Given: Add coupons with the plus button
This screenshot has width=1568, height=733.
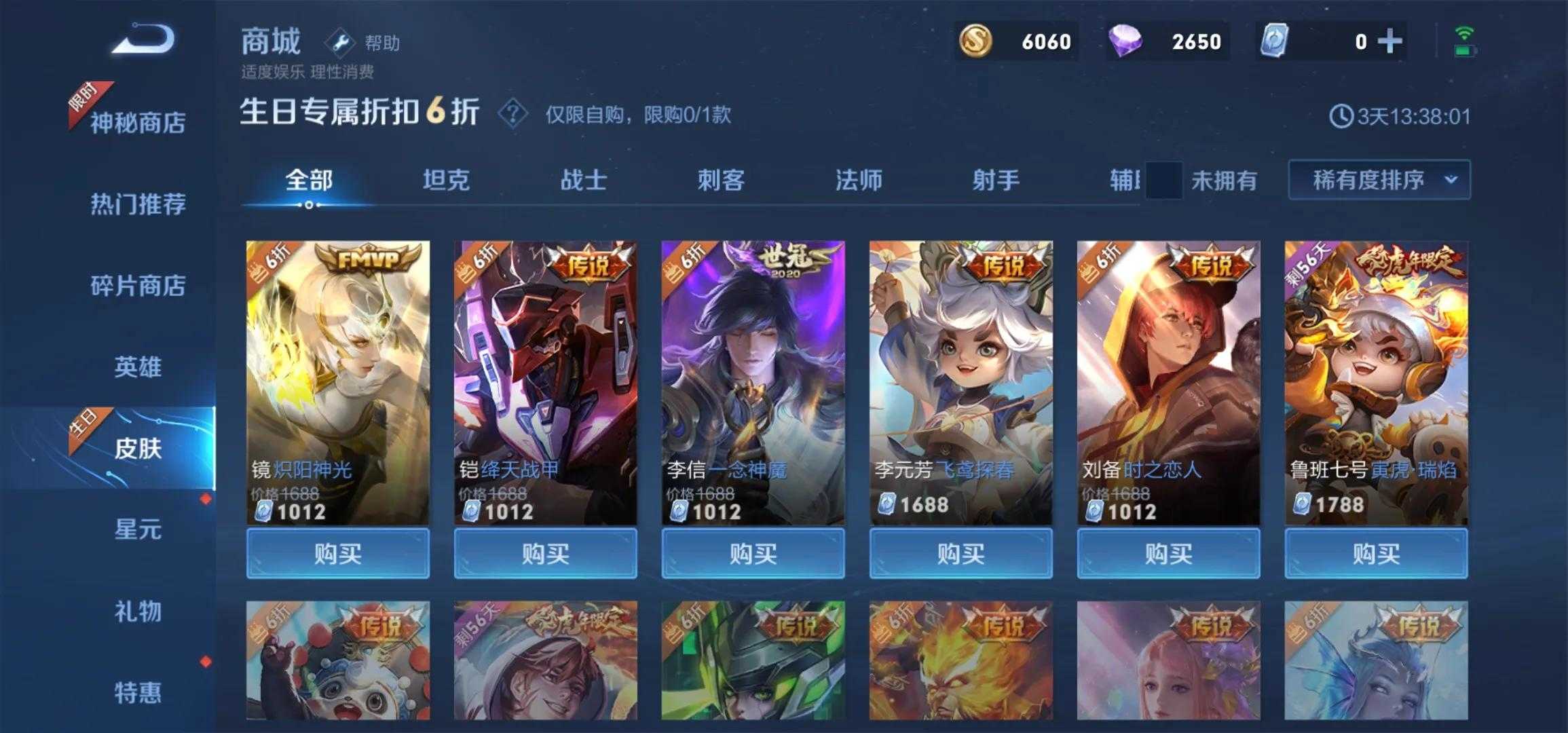Looking at the screenshot, I should [1389, 42].
